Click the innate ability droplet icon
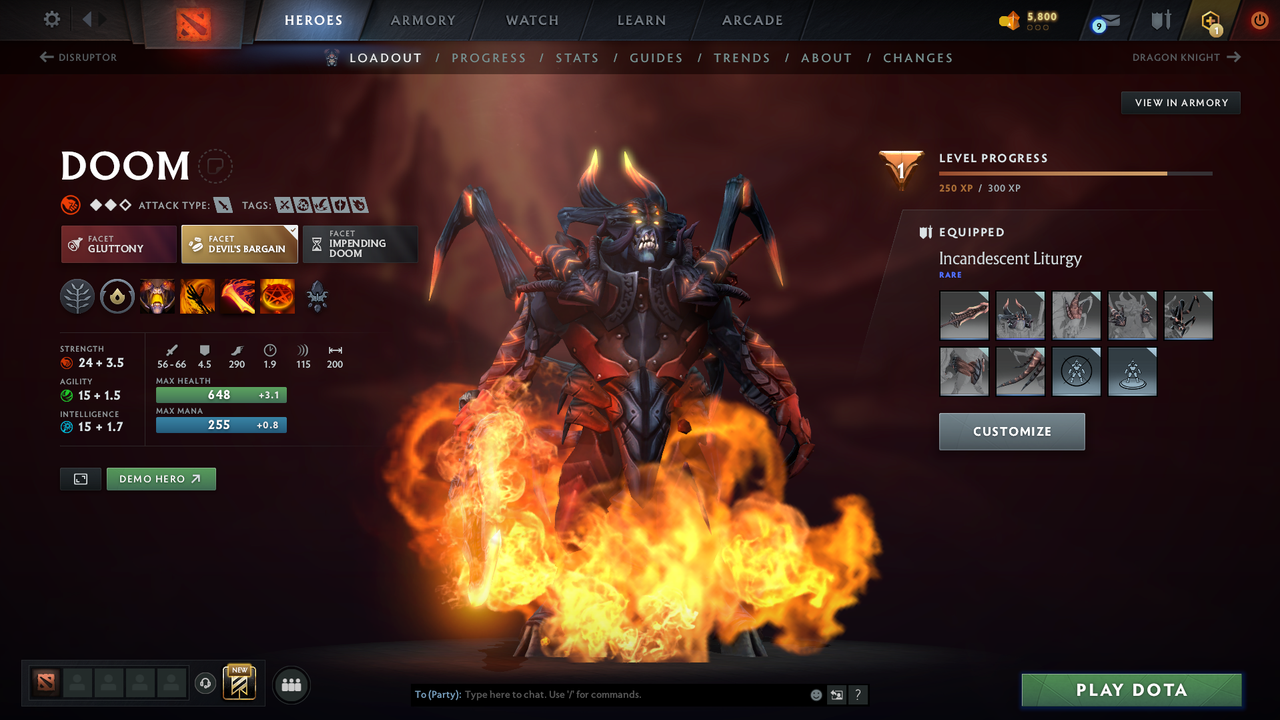Image resolution: width=1280 pixels, height=720 pixels. tap(117, 296)
